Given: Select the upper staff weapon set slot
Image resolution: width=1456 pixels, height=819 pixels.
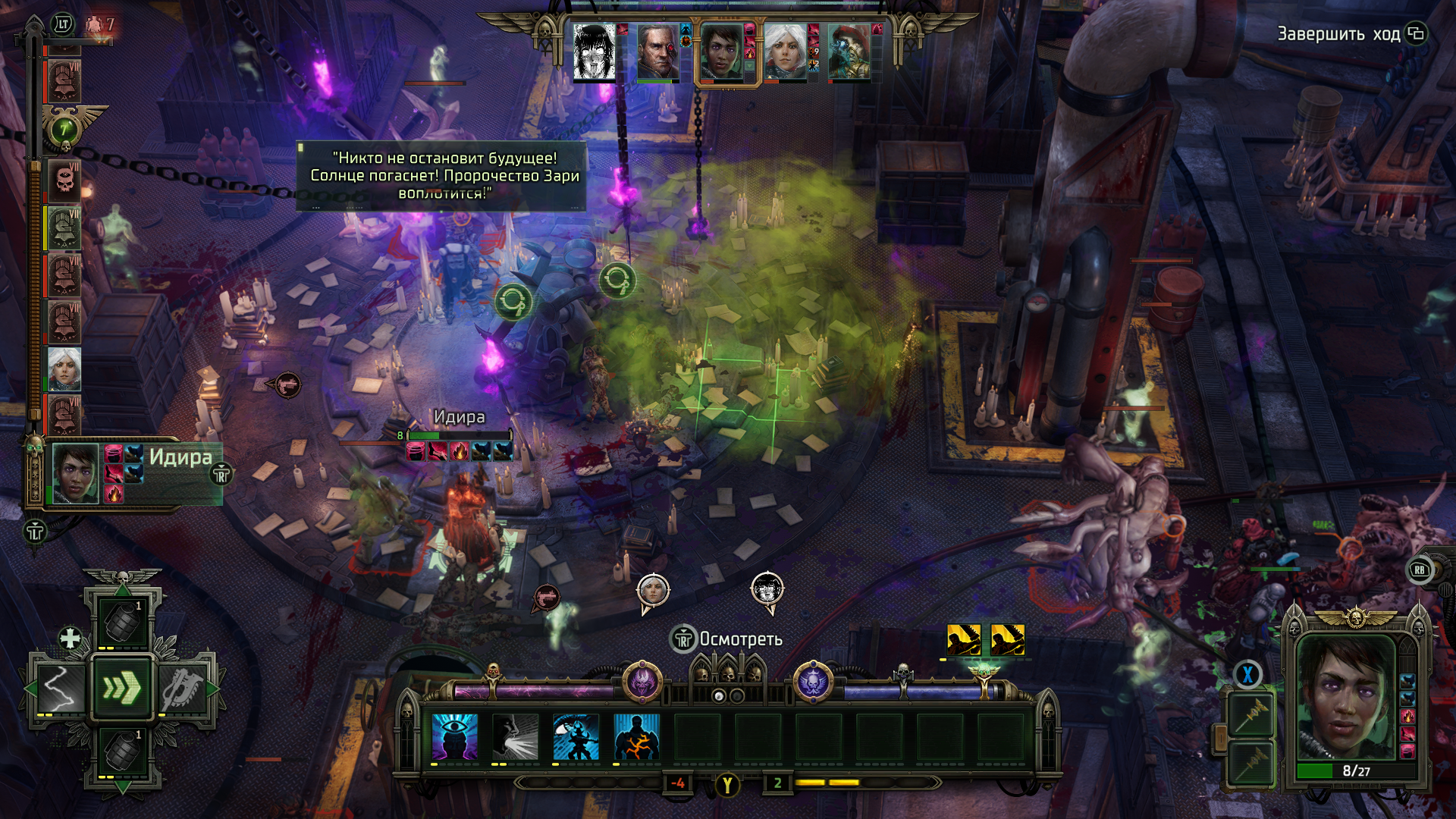Looking at the screenshot, I should (1251, 714).
